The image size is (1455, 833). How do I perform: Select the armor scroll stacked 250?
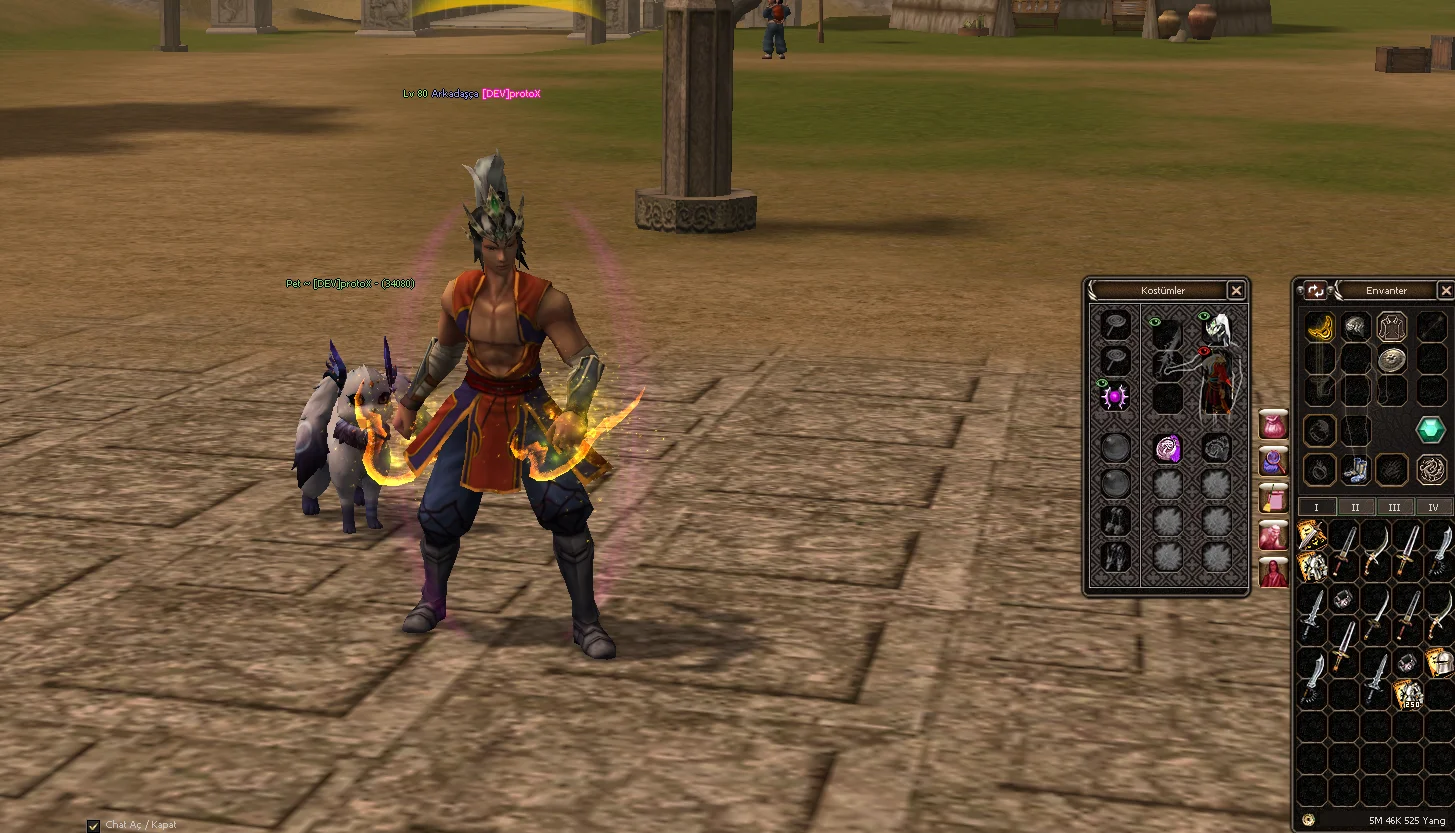(x=1408, y=694)
